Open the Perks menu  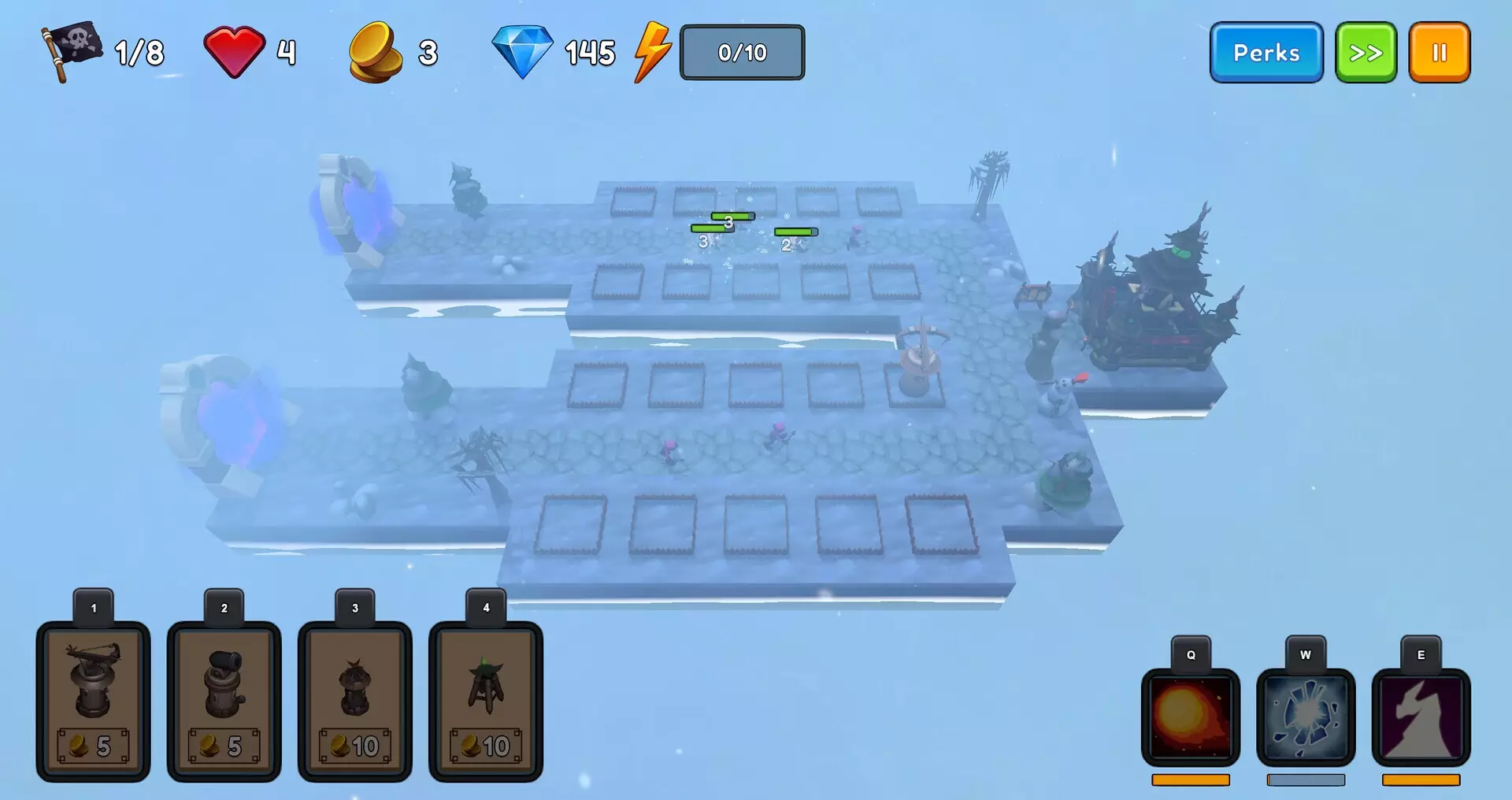[1266, 53]
